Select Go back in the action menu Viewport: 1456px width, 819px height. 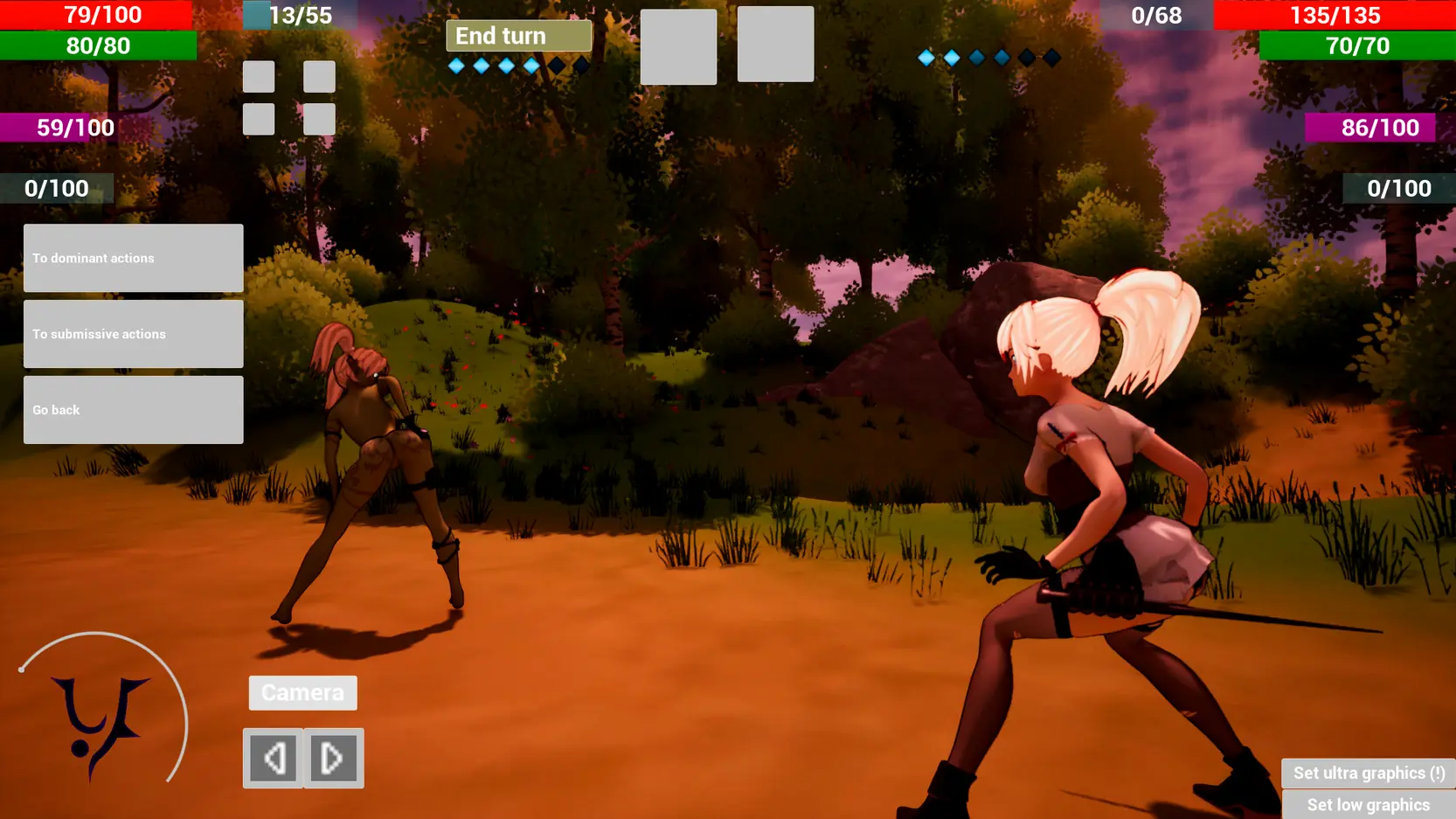click(x=133, y=410)
